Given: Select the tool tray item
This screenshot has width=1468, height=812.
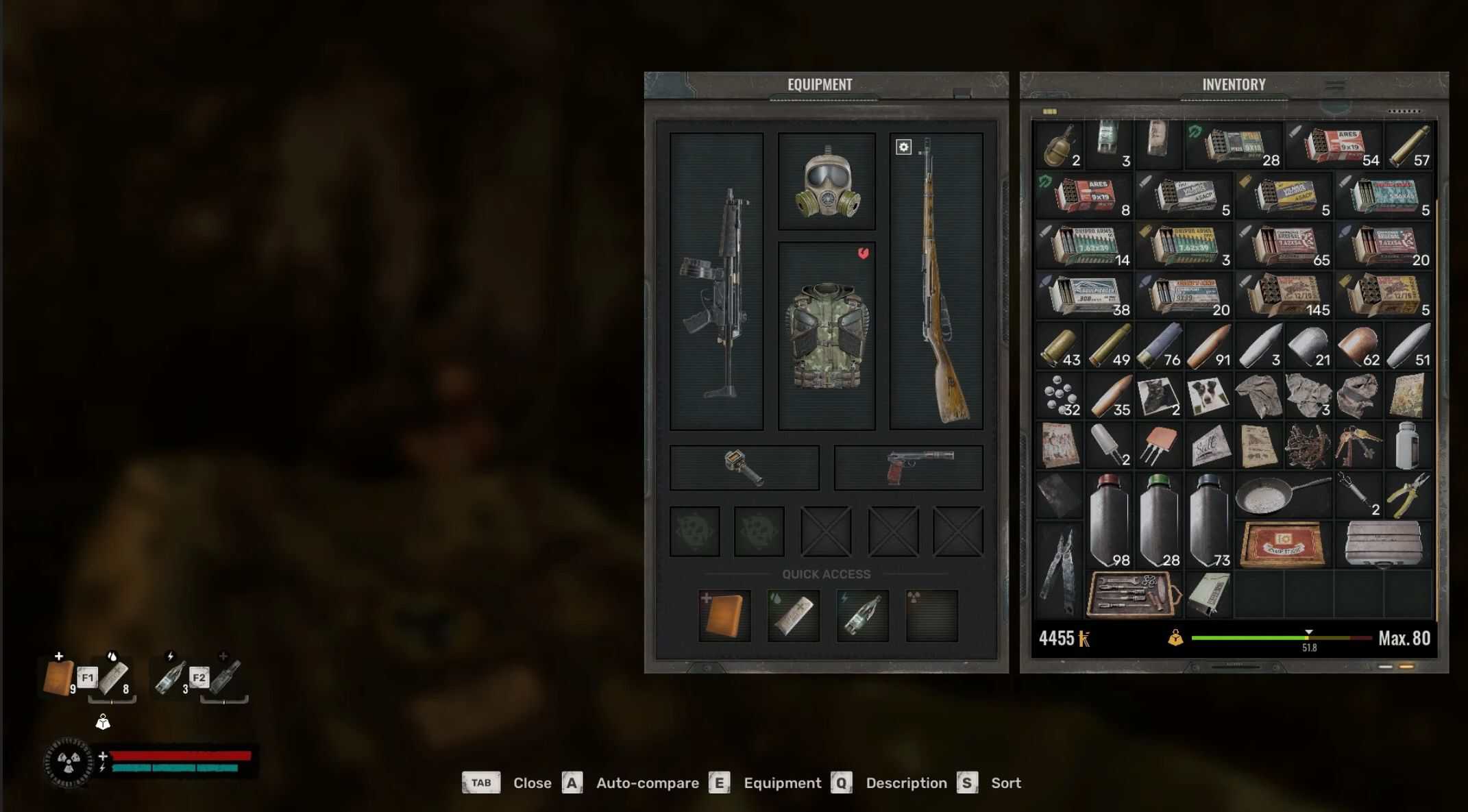Looking at the screenshot, I should pos(1134,594).
